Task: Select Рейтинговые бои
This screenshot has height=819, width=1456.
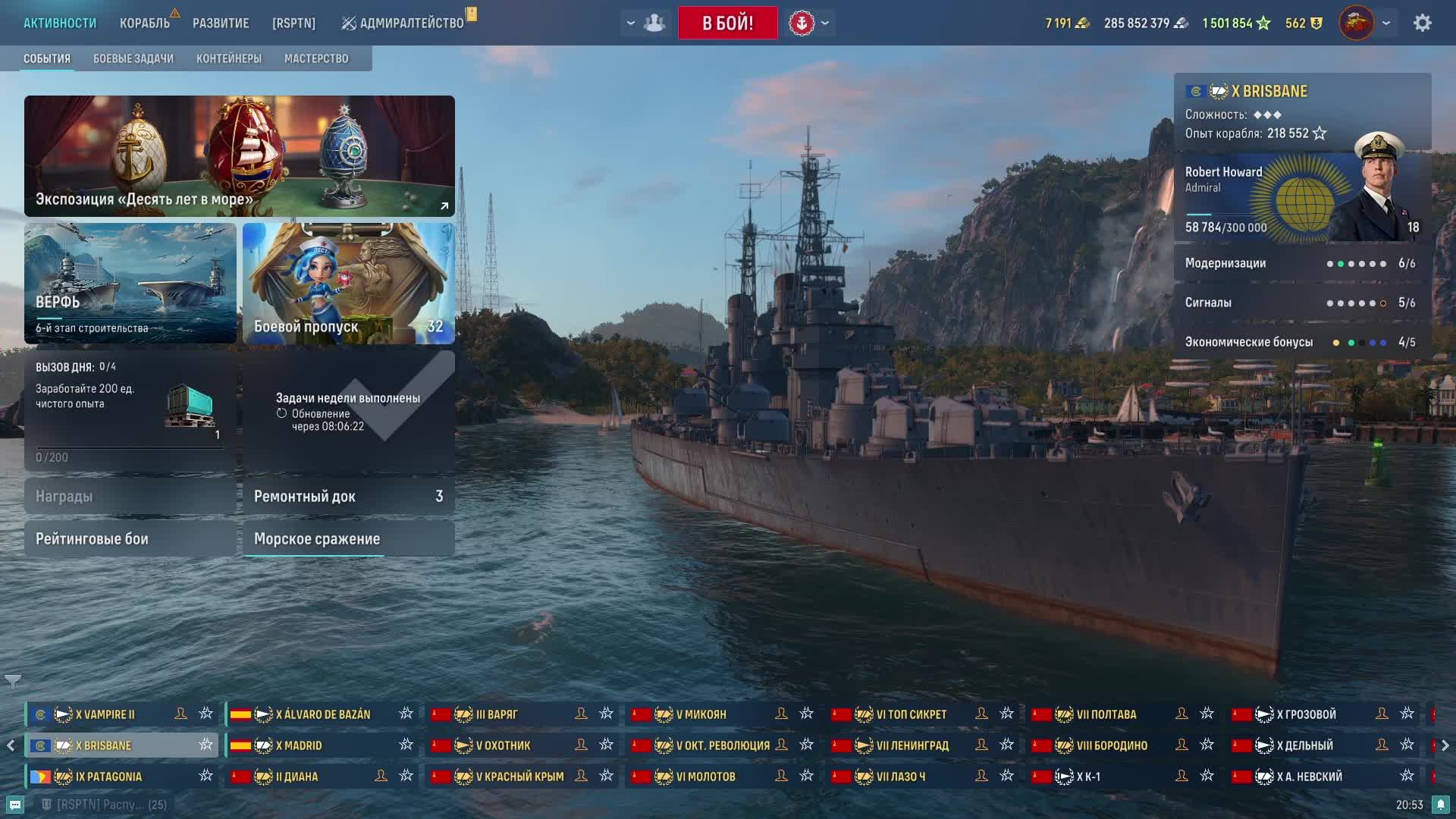Action: click(130, 538)
